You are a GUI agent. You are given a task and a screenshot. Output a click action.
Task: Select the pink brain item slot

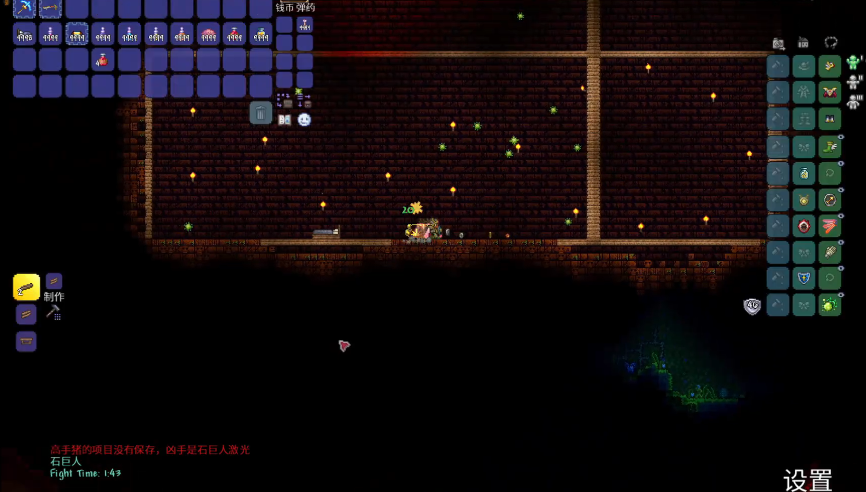coord(208,35)
